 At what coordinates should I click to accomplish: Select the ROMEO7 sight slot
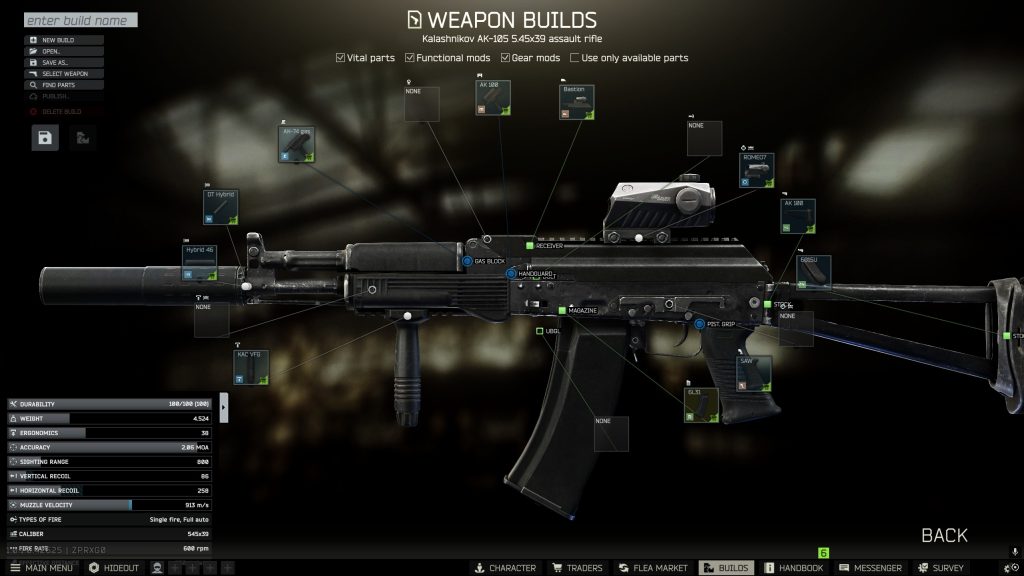tap(757, 170)
